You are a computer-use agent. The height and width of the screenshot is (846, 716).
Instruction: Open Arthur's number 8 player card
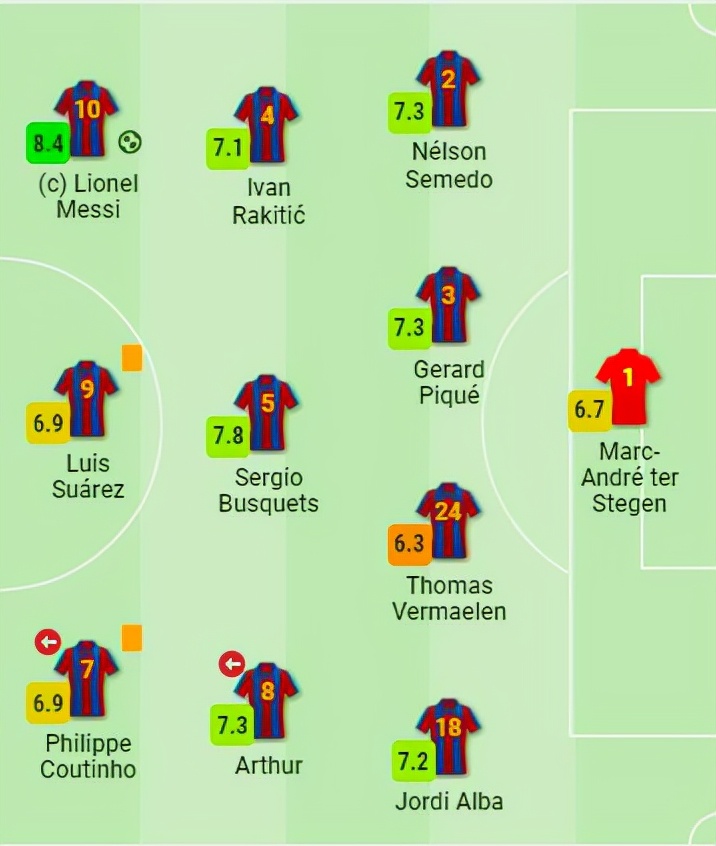[x=266, y=699]
